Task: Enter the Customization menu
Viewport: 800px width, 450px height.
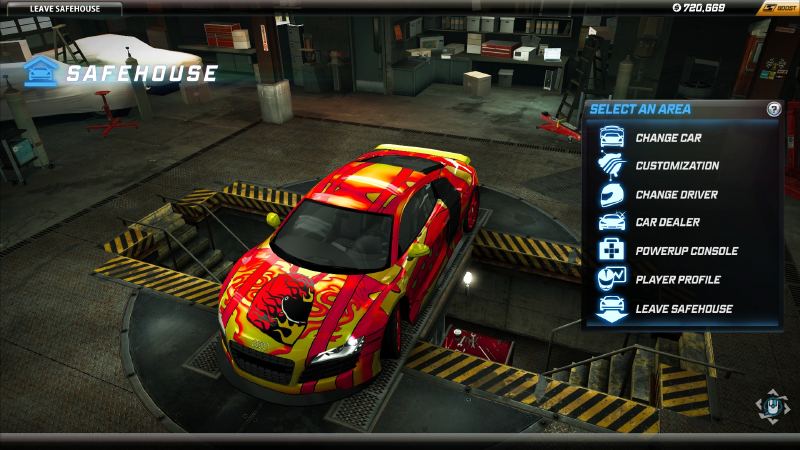Action: [676, 166]
